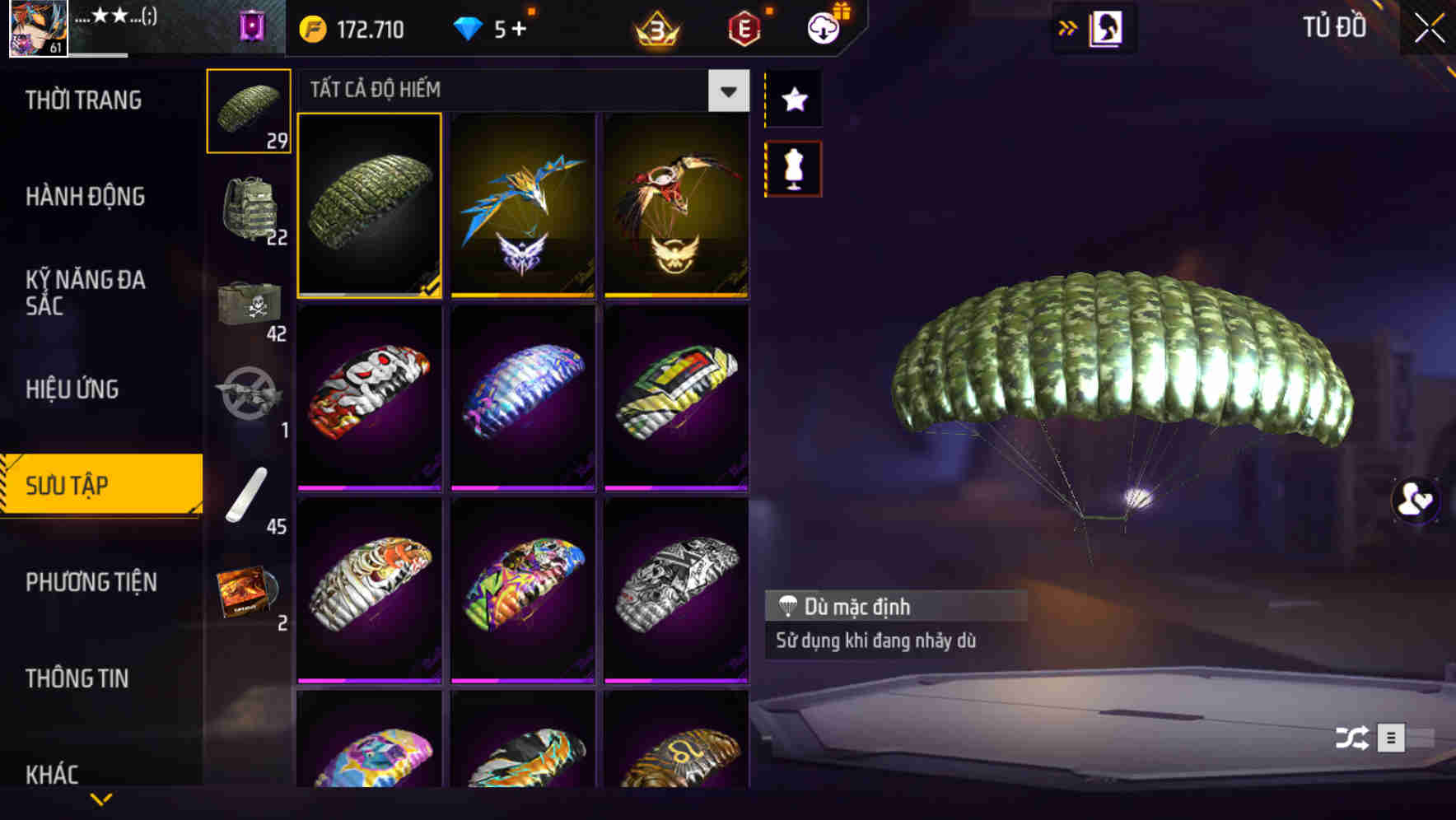The image size is (1456, 820).
Task: Open the cloud gift download icon
Action: (824, 27)
